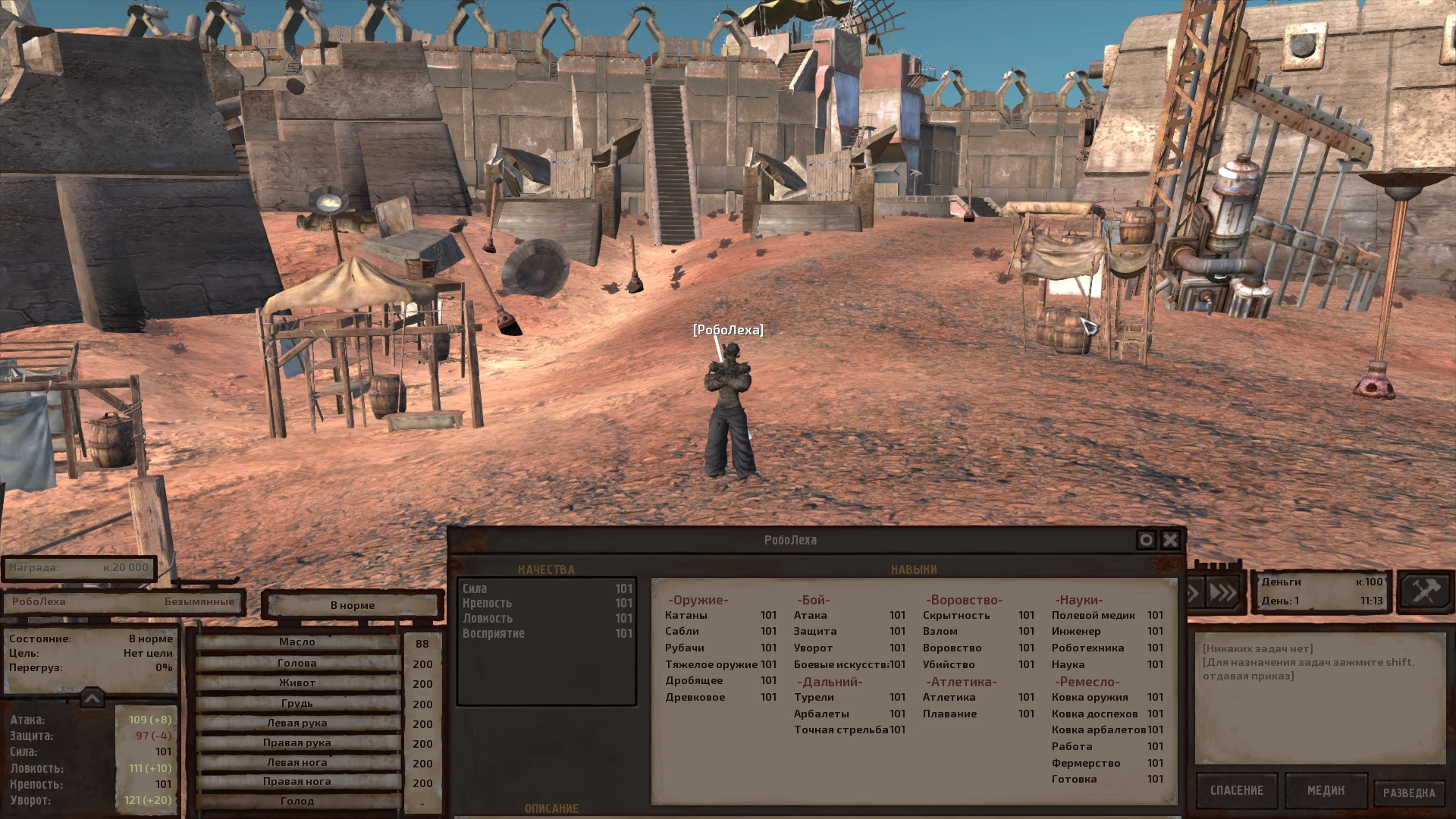Close the РобоЛеха character window

[1169, 540]
